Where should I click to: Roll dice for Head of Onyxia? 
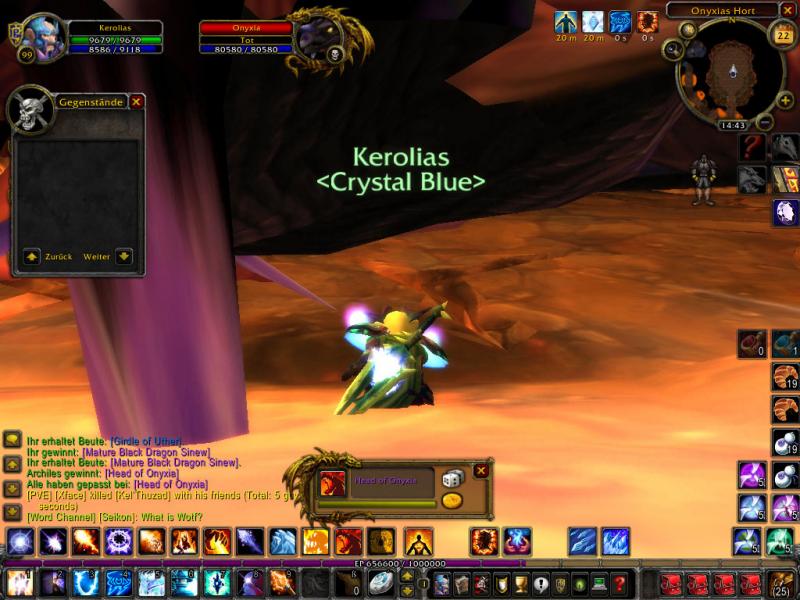[x=452, y=478]
